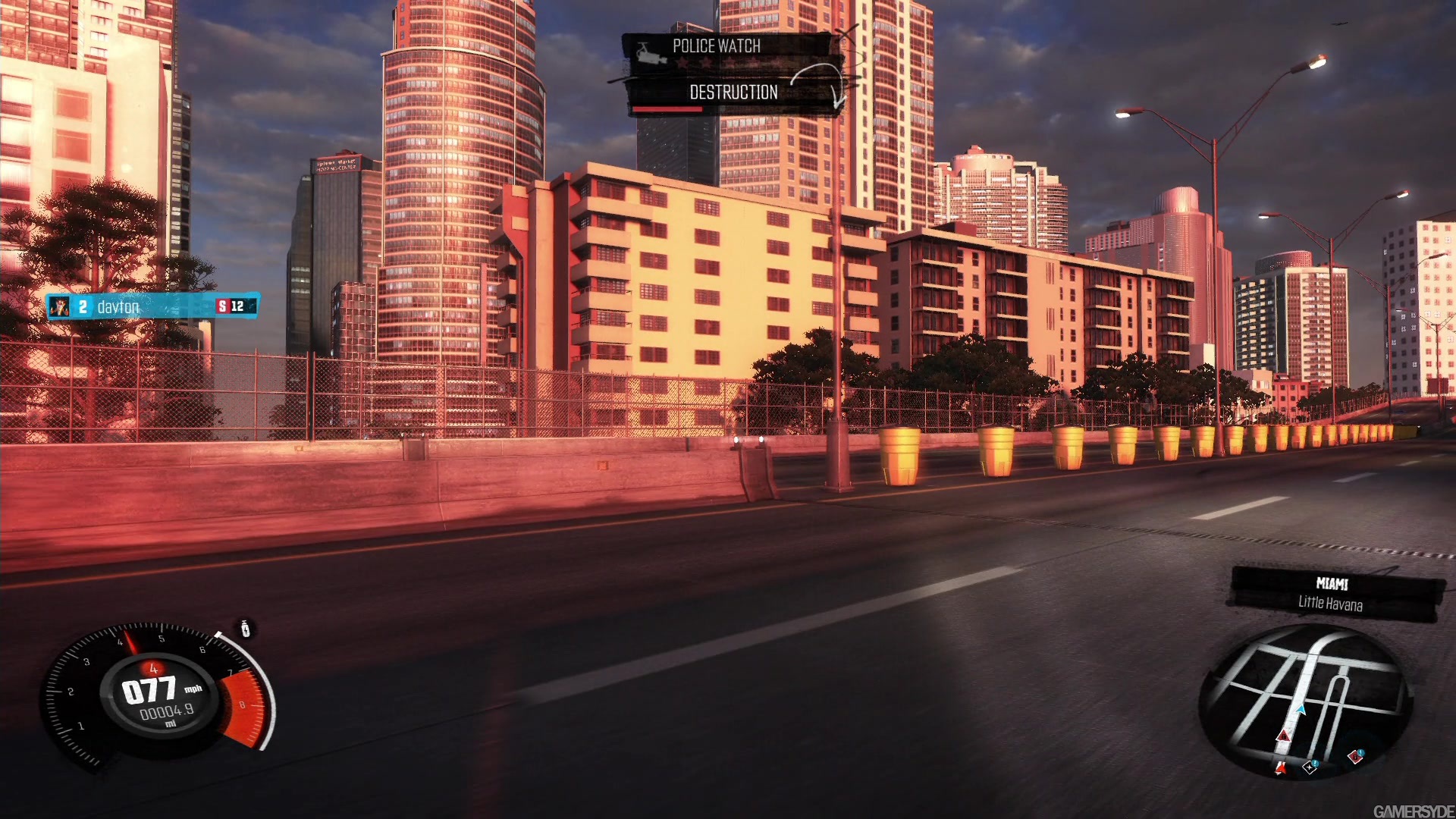The image size is (1456, 819).
Task: Click the locked red diamond mission marker on the minimap
Action: (1355, 757)
